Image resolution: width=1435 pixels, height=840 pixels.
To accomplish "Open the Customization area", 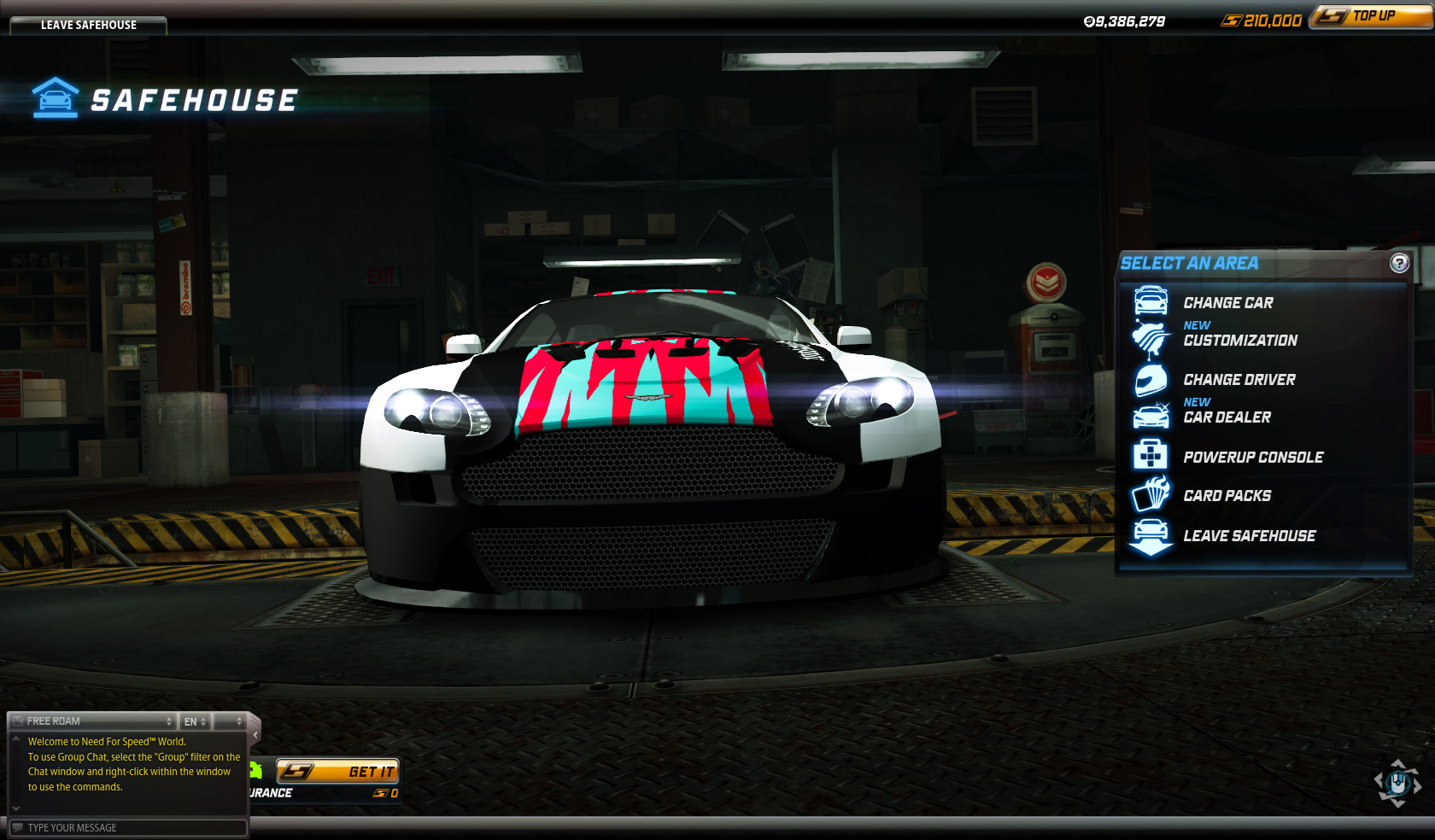I will coord(1239,341).
